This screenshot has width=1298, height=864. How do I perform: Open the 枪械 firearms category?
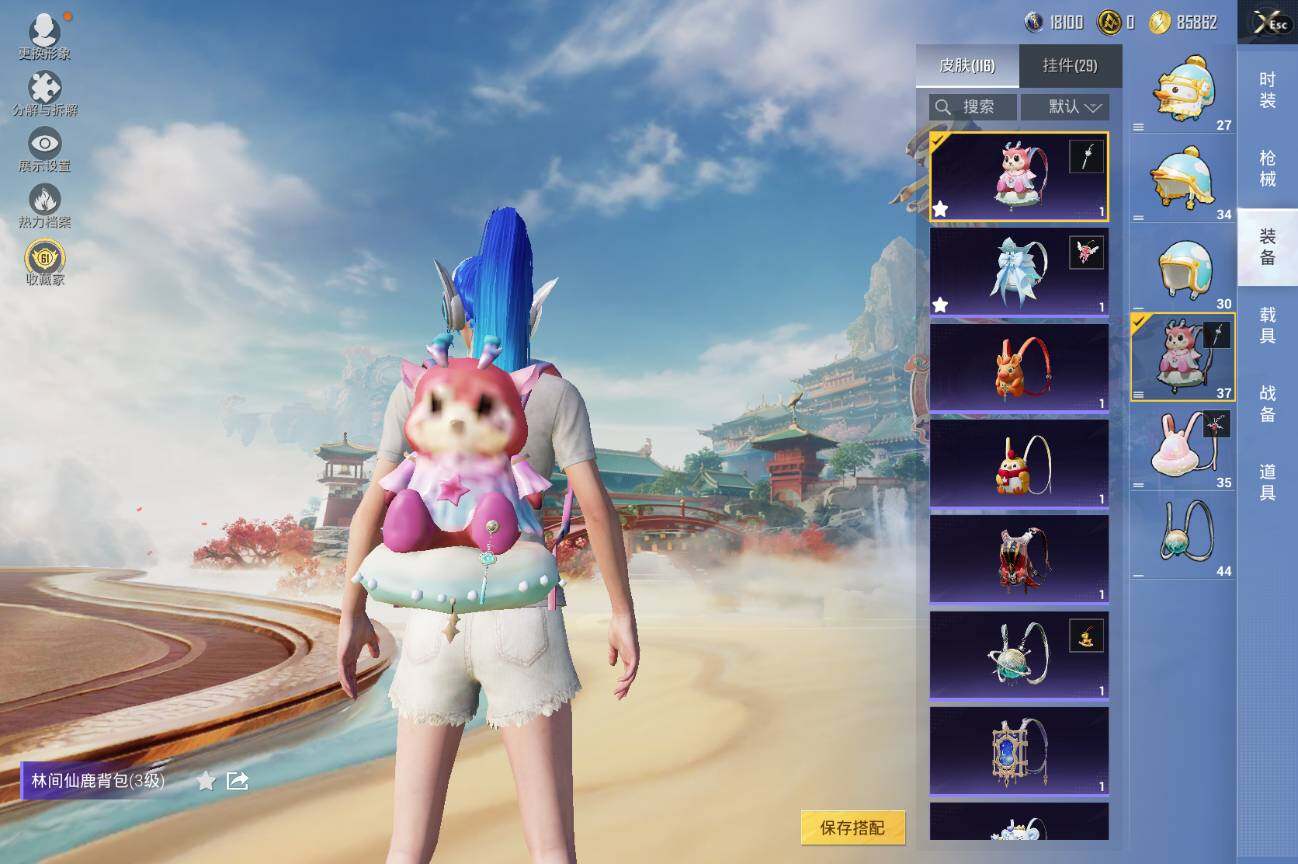pos(1267,169)
